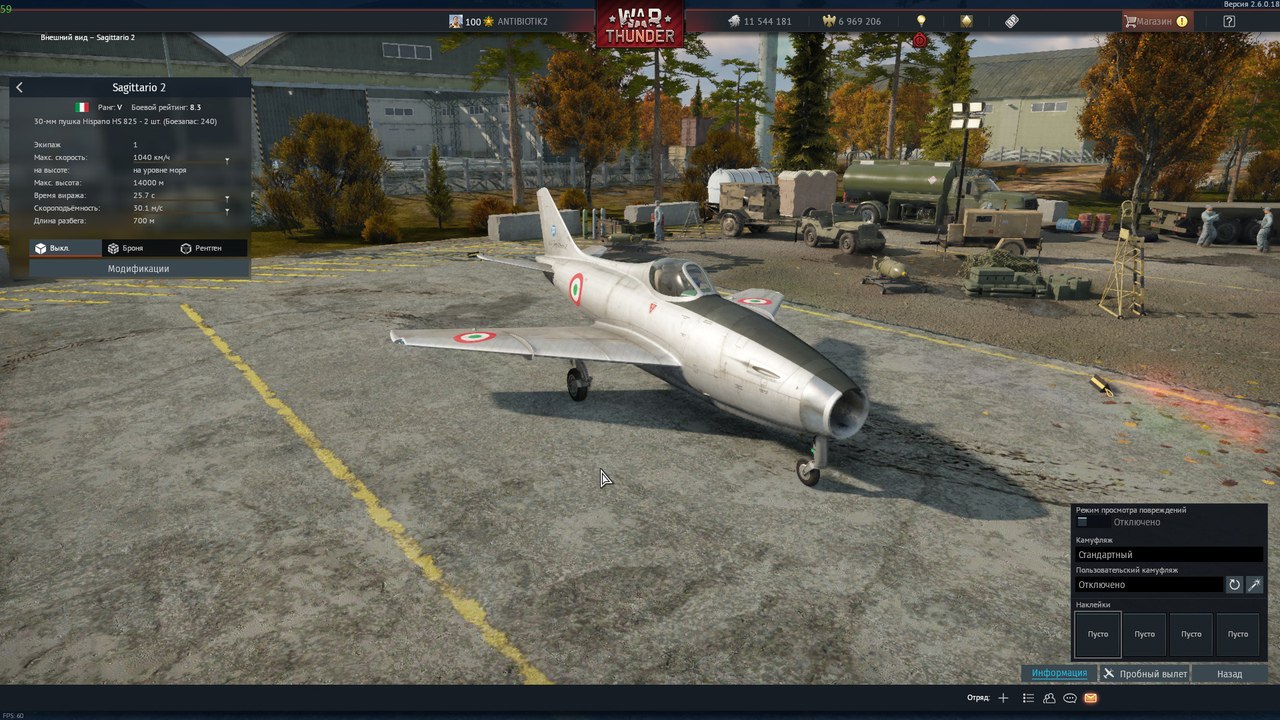Click the magic wand camouflage button
This screenshot has height=720, width=1280.
coord(1254,584)
